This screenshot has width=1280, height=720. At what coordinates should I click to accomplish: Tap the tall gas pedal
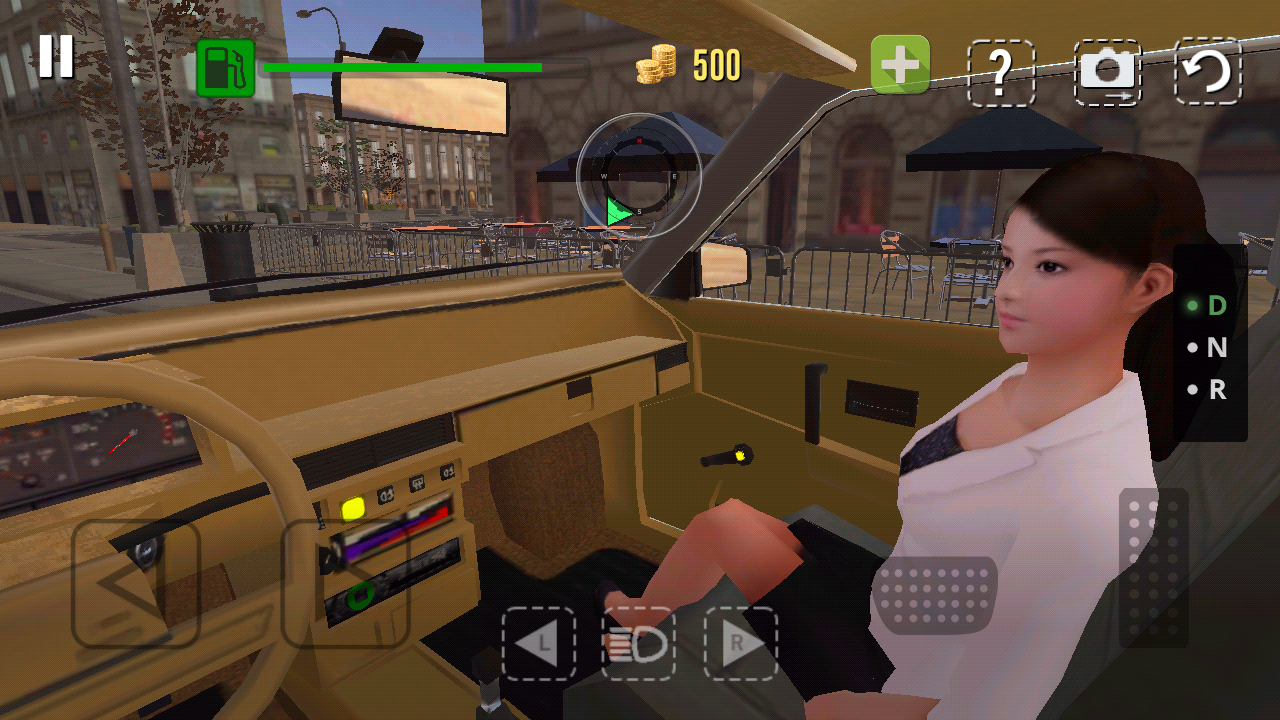pos(1153,567)
